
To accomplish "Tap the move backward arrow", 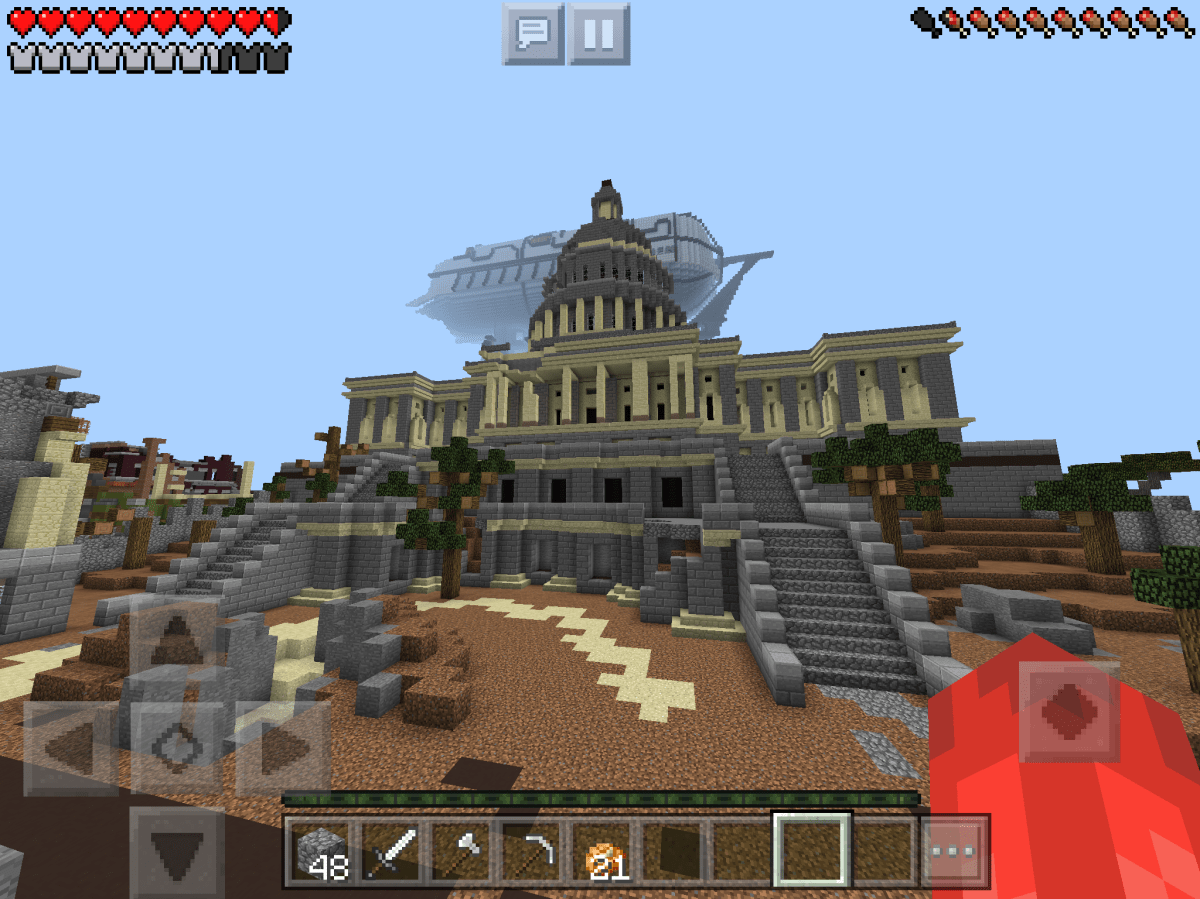I will coord(177,853).
